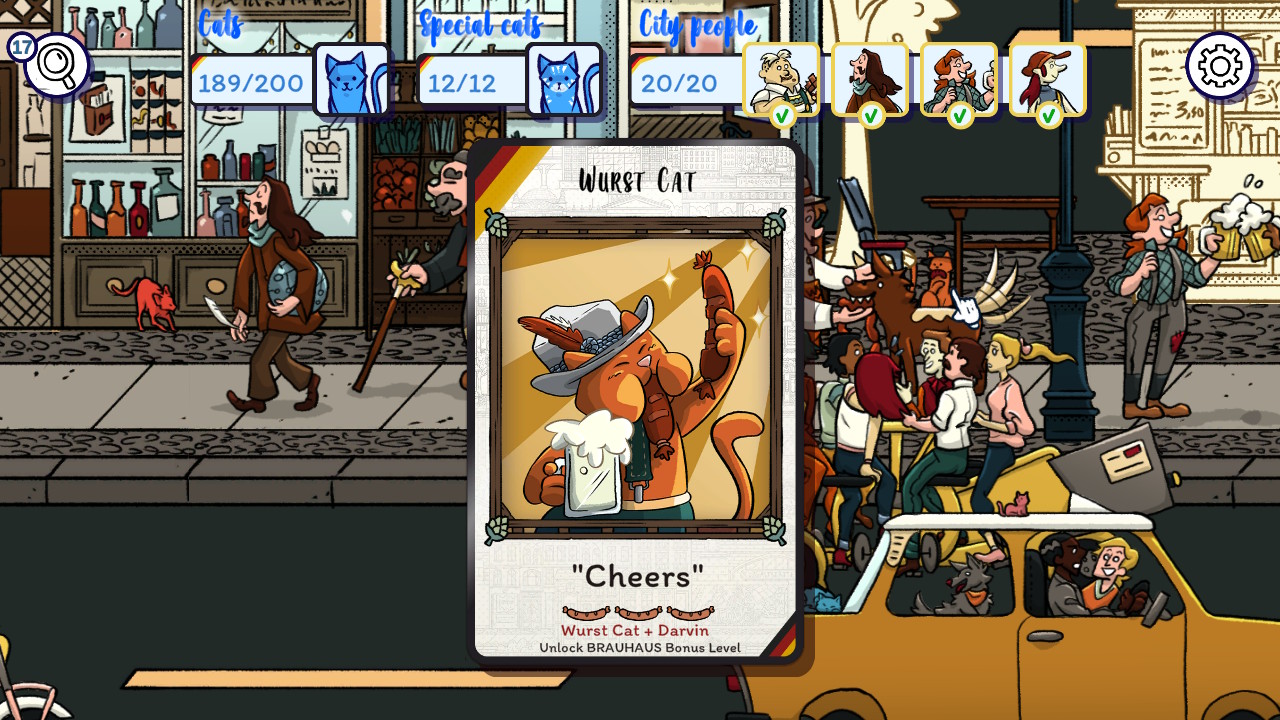This screenshot has width=1280, height=720.
Task: Select the Special cats cat icon
Action: pyautogui.click(x=563, y=79)
